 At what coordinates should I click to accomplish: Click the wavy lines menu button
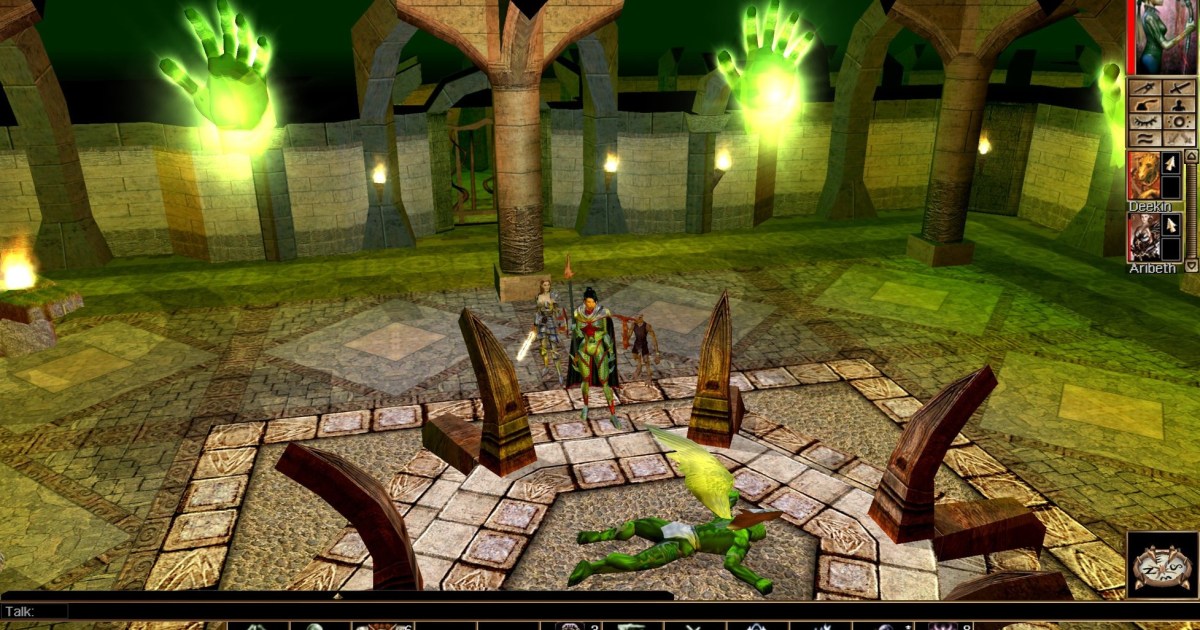coord(1143,138)
